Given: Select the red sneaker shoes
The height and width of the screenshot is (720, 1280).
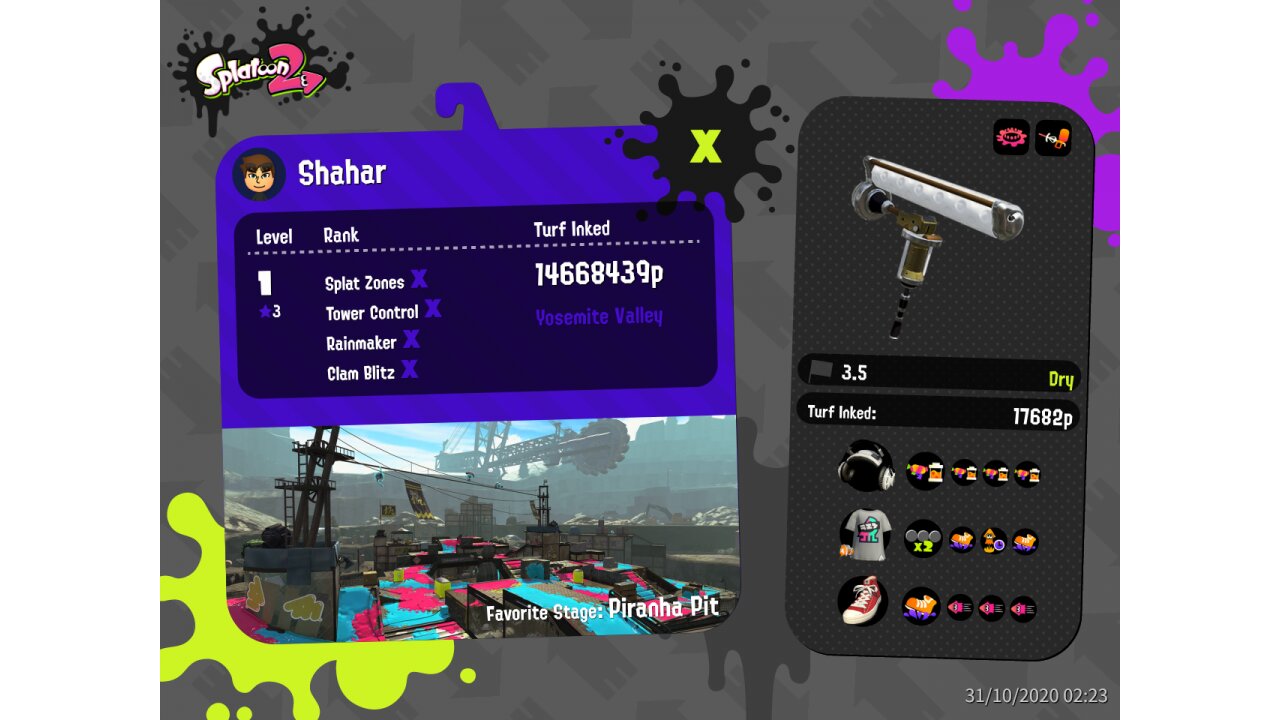Looking at the screenshot, I should [x=863, y=601].
